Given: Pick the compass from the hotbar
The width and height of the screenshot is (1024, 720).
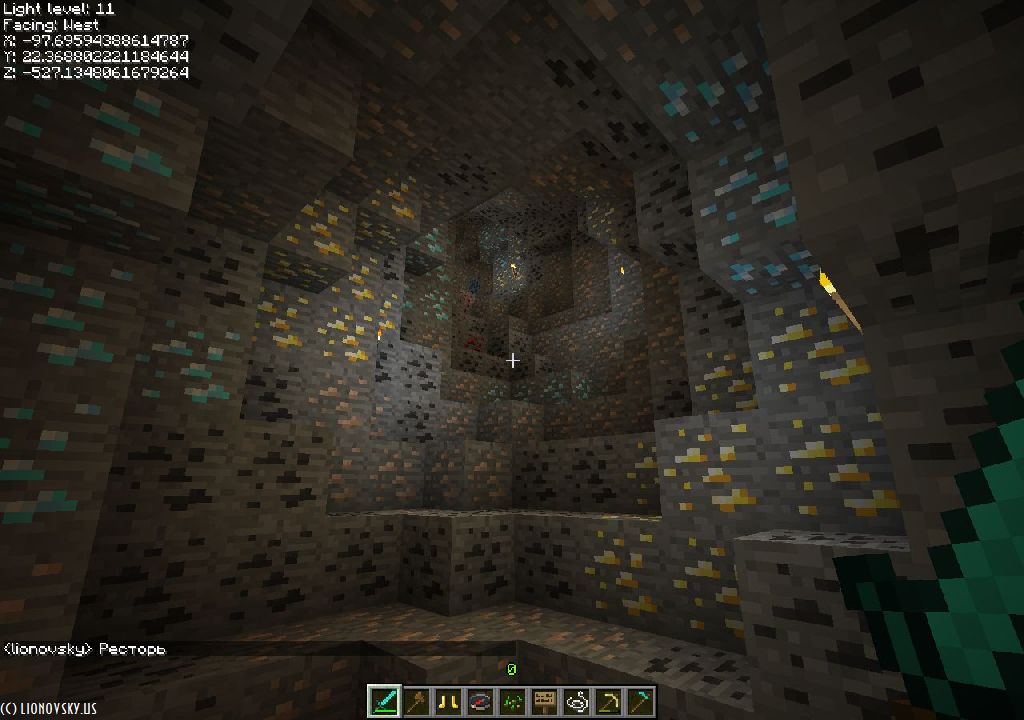Looking at the screenshot, I should point(480,701).
